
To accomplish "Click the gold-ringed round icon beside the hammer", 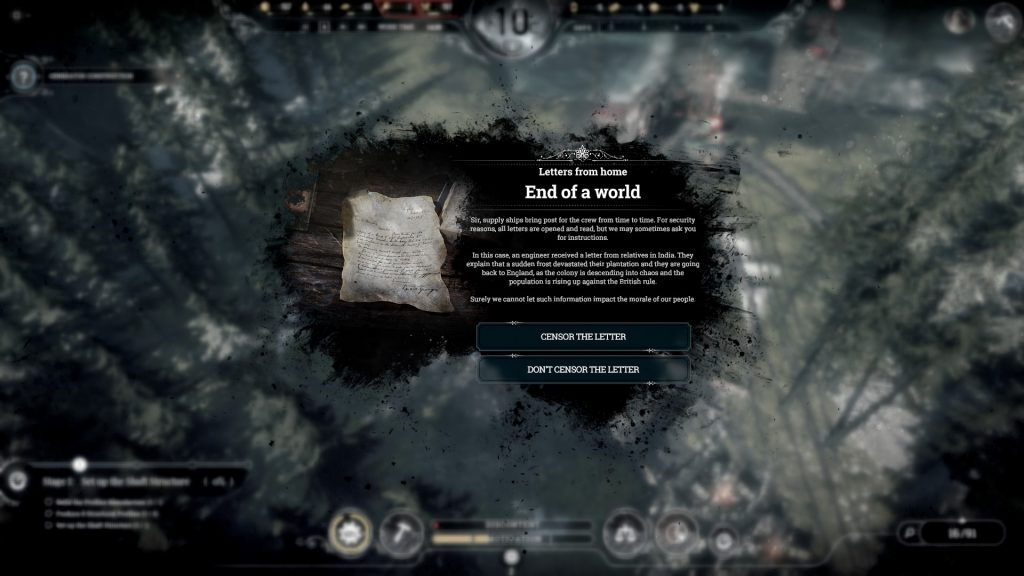I will click(350, 532).
